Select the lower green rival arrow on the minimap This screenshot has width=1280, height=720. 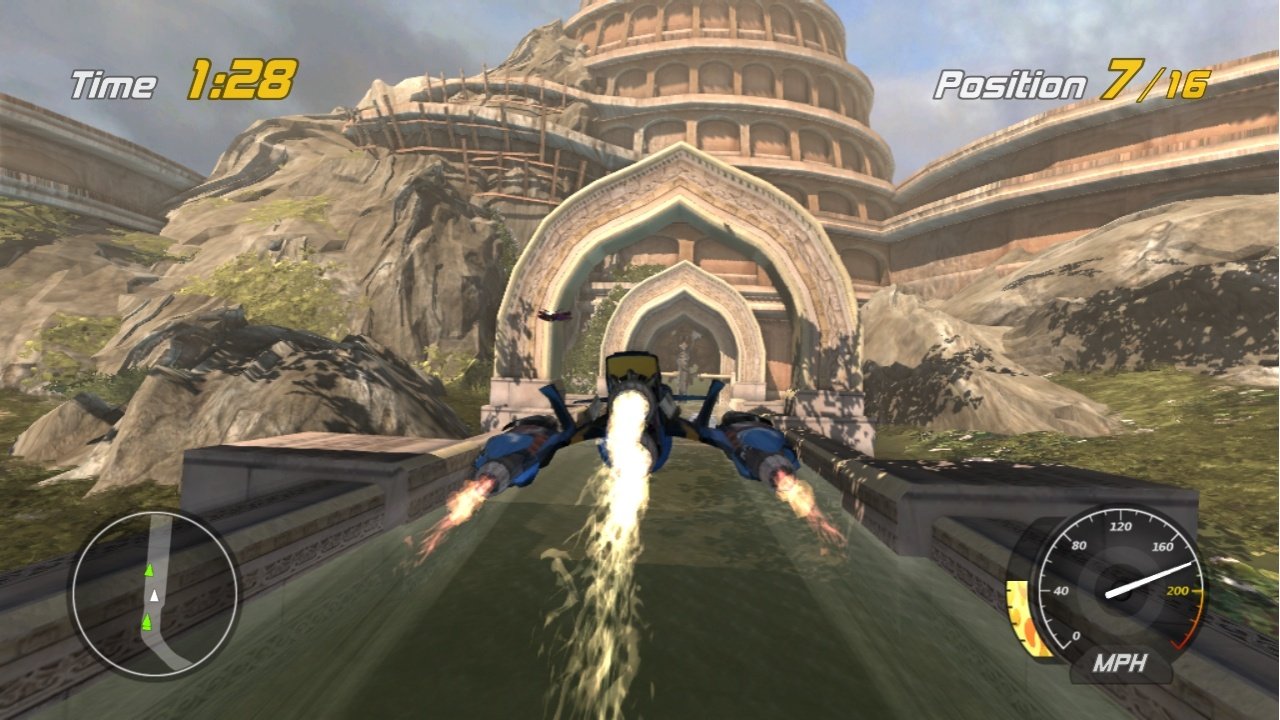point(146,621)
